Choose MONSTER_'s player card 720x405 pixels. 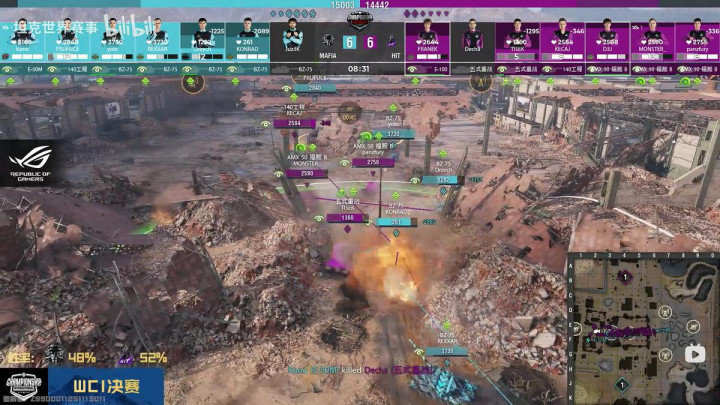click(x=652, y=37)
